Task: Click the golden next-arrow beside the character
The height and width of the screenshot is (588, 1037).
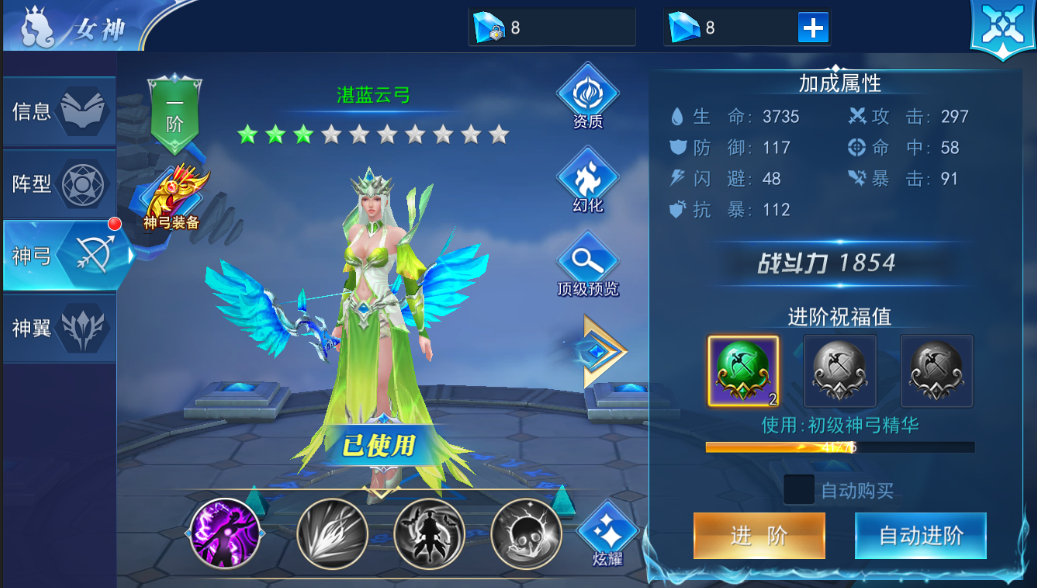Action: 603,351
